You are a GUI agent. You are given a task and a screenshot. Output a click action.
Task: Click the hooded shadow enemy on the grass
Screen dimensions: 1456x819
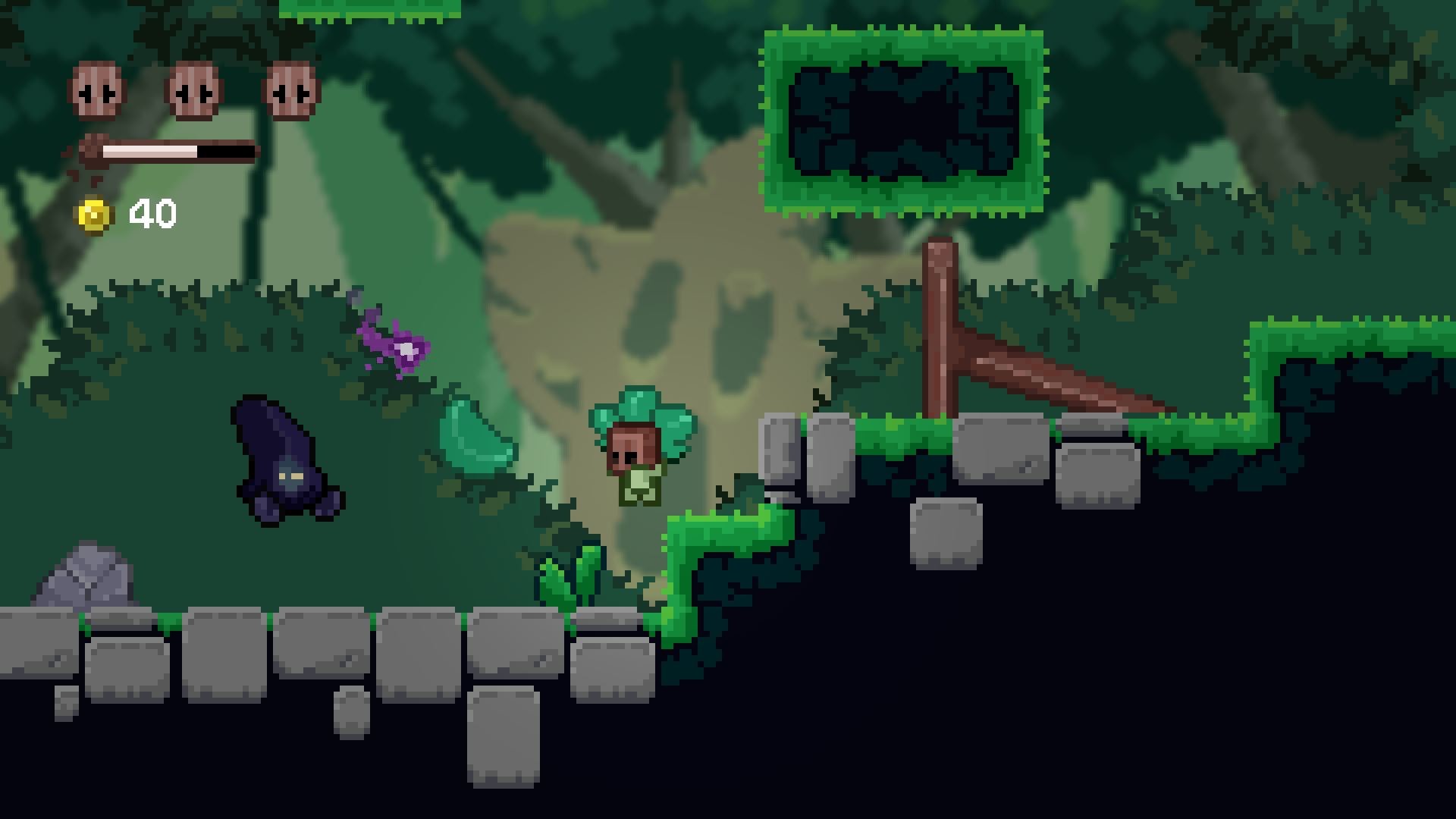pos(284,463)
